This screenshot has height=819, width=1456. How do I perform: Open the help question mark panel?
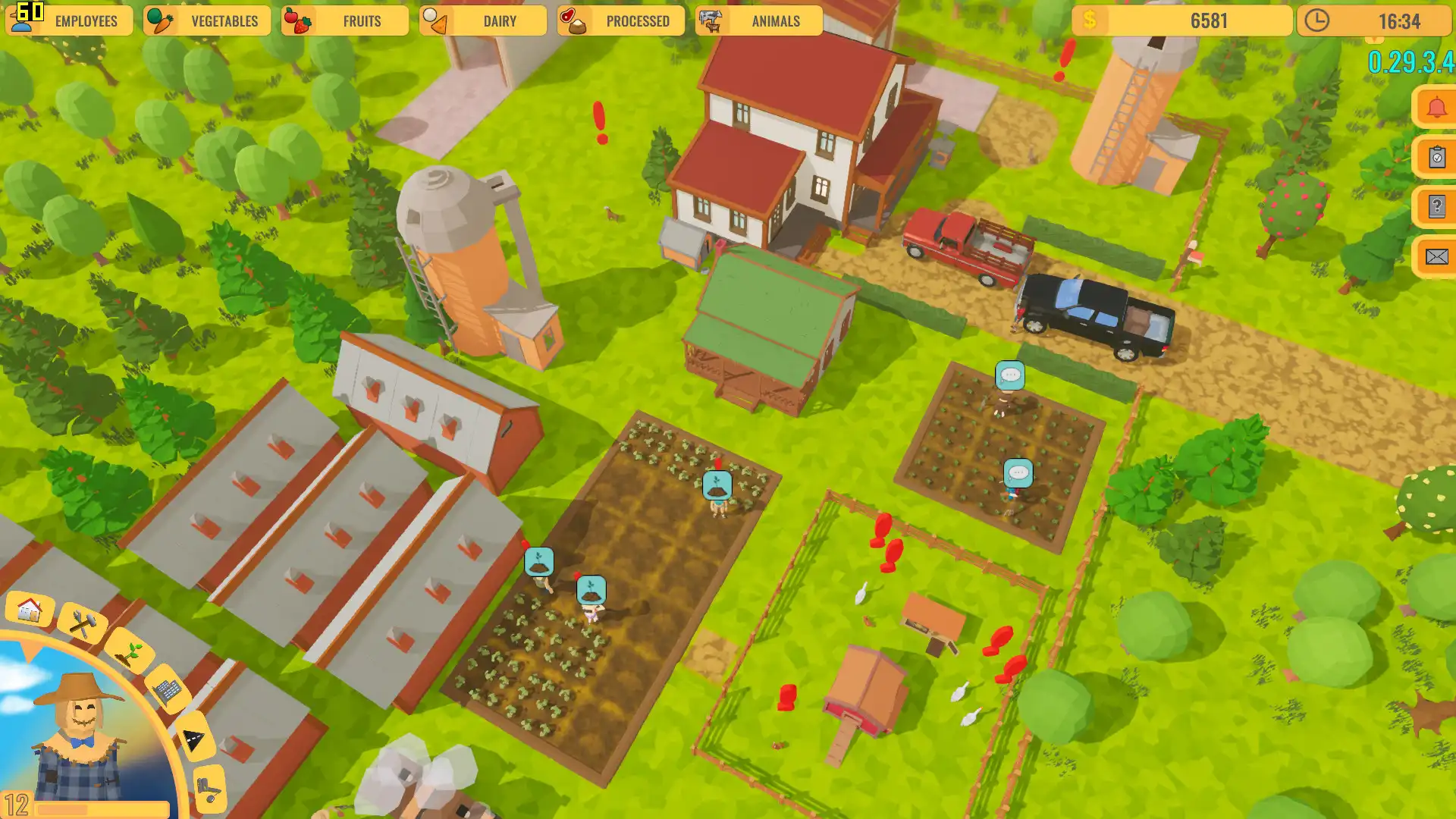(x=1435, y=206)
